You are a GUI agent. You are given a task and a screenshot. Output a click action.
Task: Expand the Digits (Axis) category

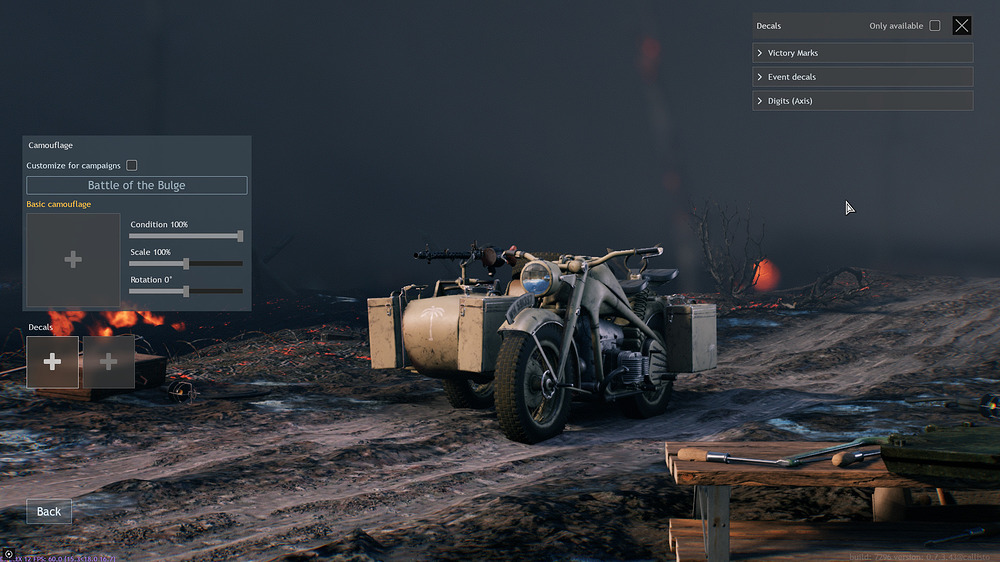(x=862, y=101)
